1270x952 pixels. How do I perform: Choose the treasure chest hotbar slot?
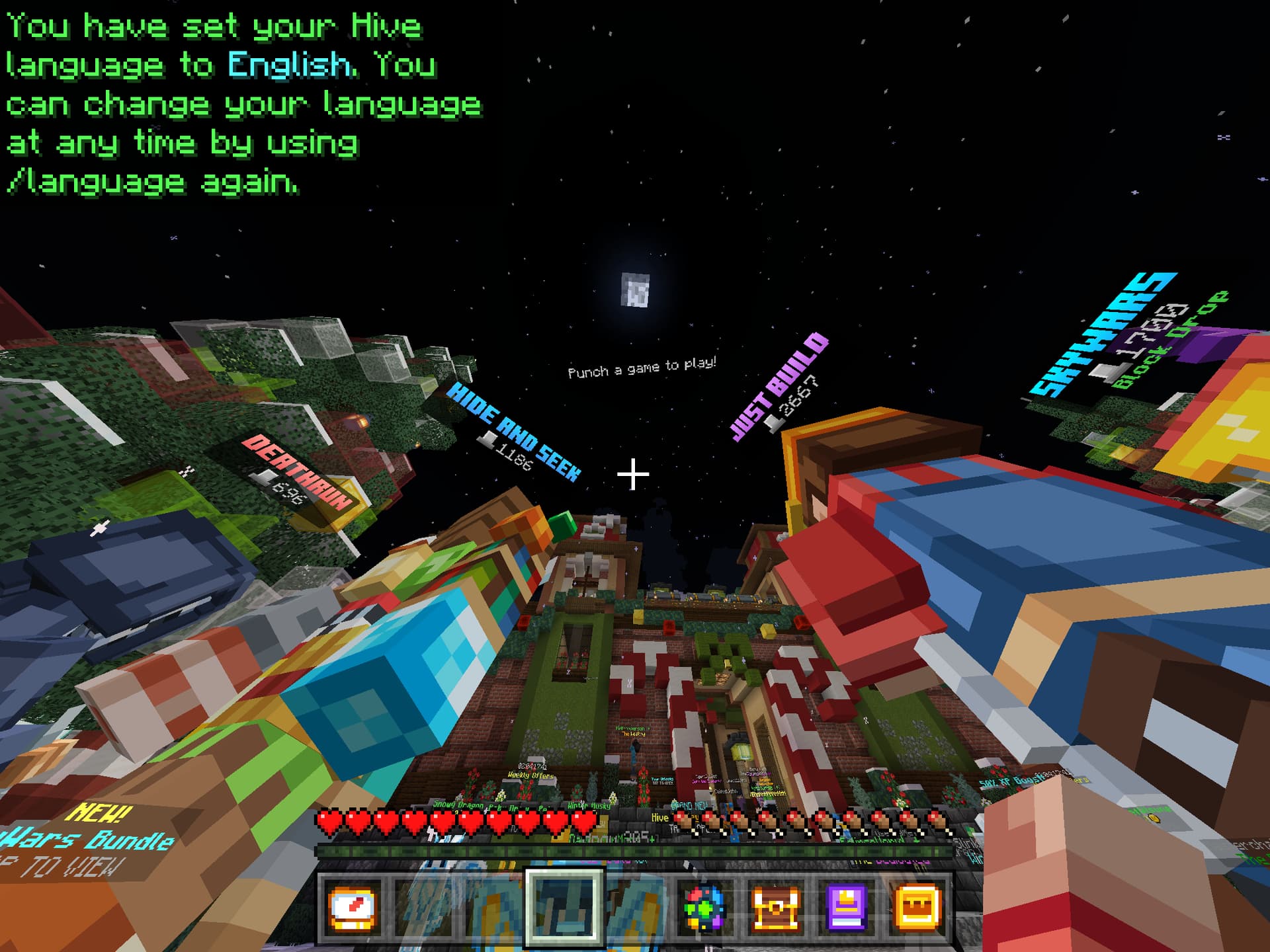(775, 908)
